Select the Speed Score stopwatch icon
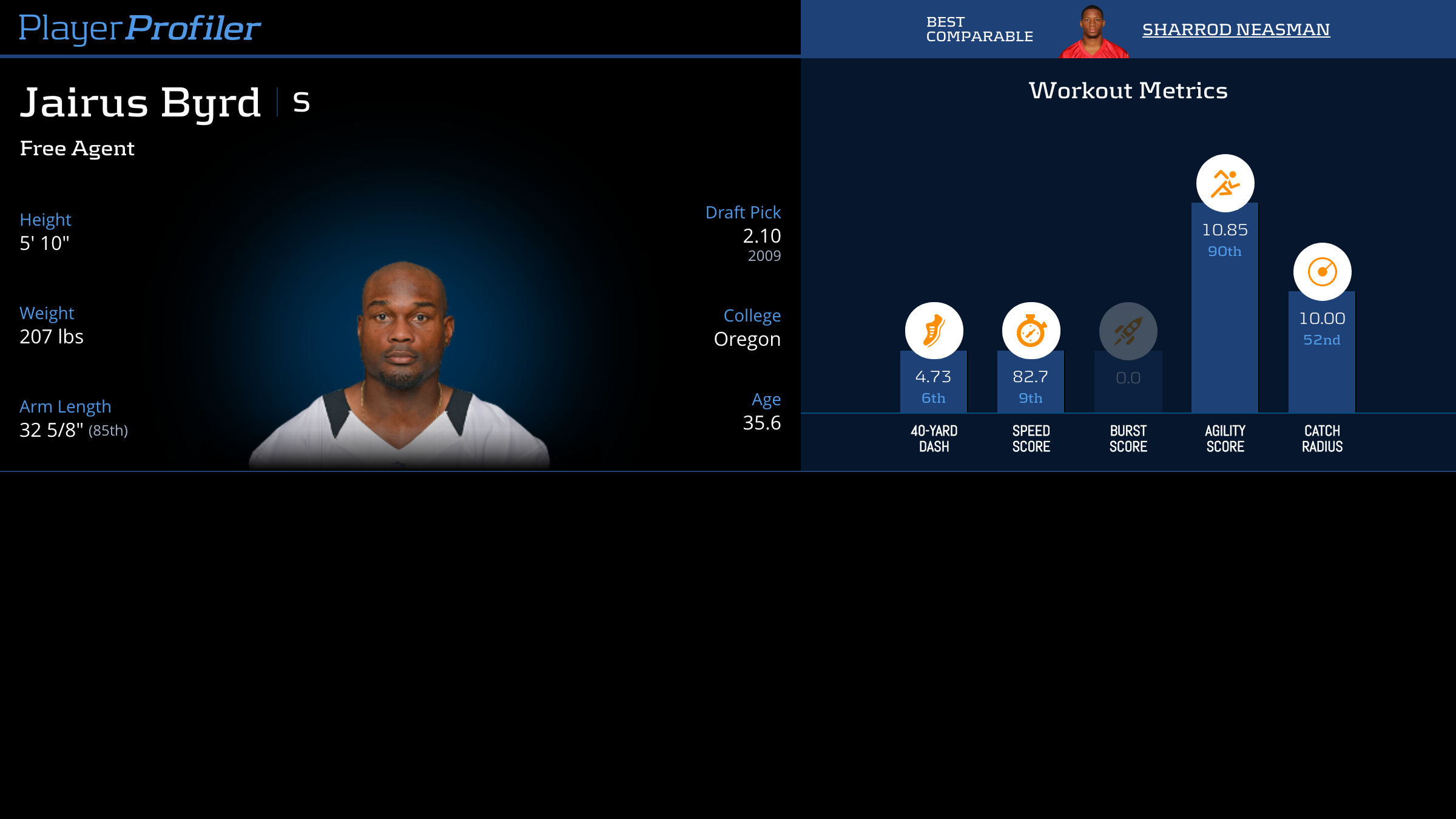 point(1031,331)
